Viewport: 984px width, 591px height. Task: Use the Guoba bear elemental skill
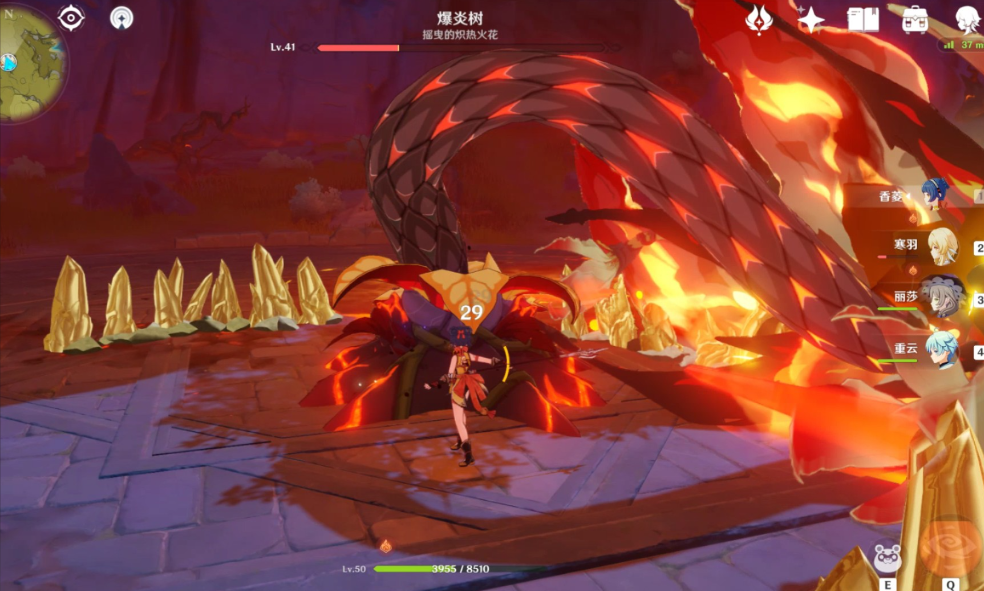[887, 558]
